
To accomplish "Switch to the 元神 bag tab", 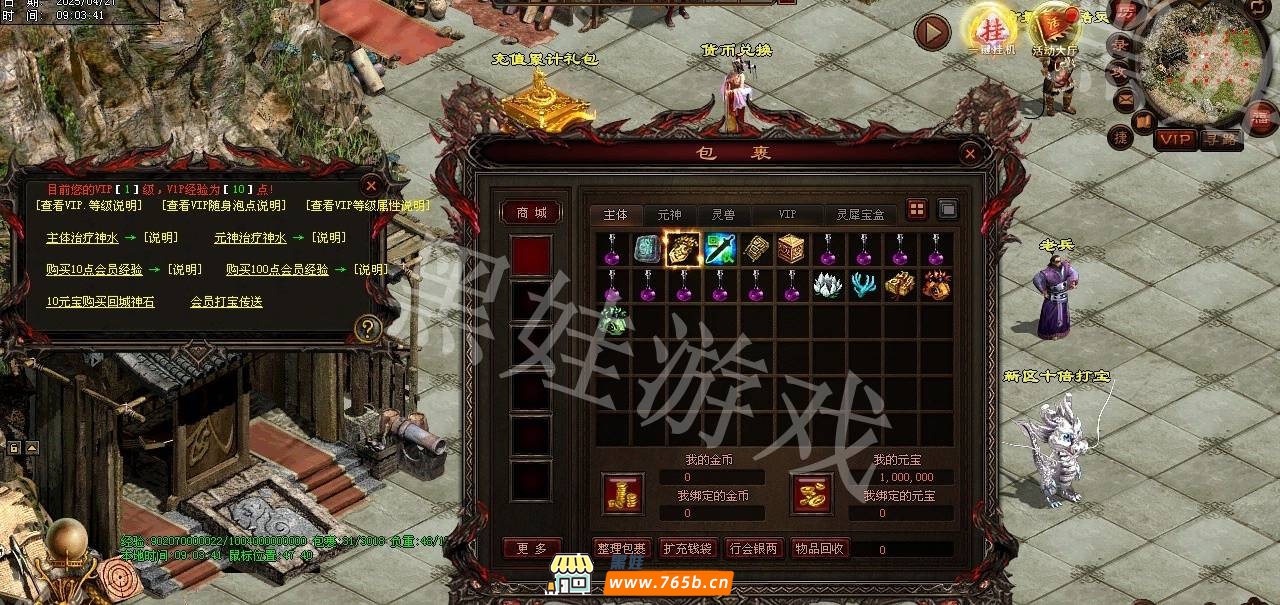I will (x=669, y=215).
